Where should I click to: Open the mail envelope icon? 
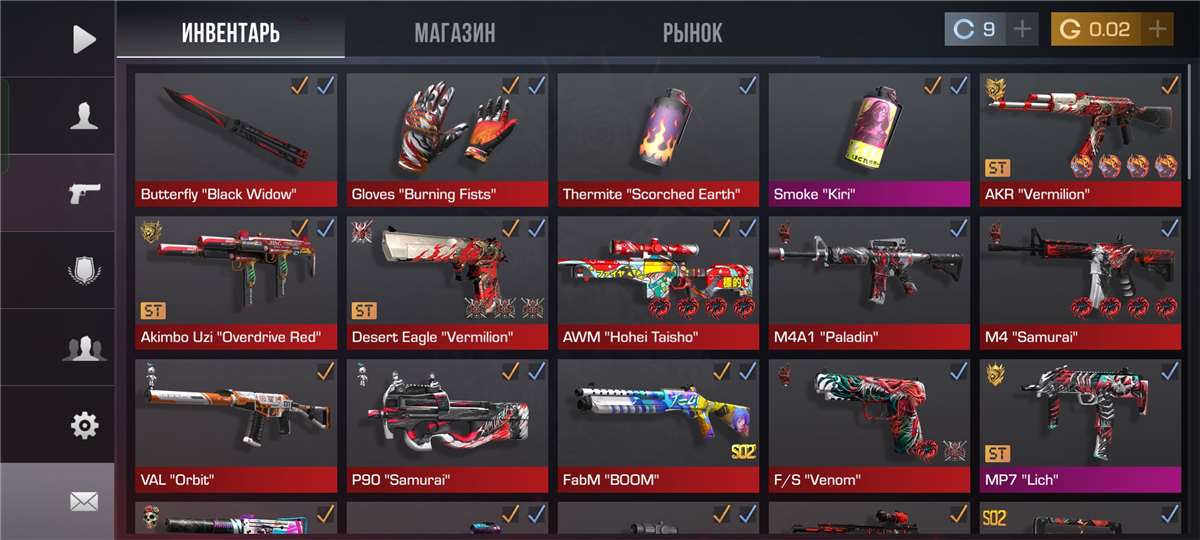click(84, 501)
